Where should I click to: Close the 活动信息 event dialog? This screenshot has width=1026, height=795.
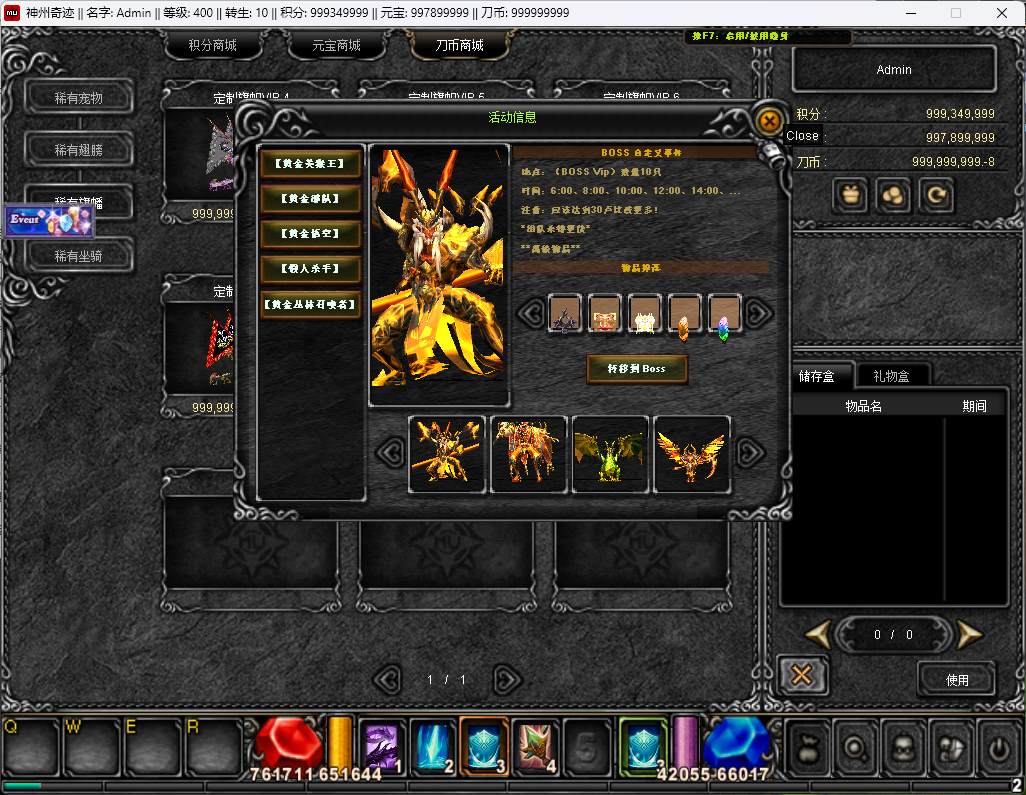click(x=769, y=121)
